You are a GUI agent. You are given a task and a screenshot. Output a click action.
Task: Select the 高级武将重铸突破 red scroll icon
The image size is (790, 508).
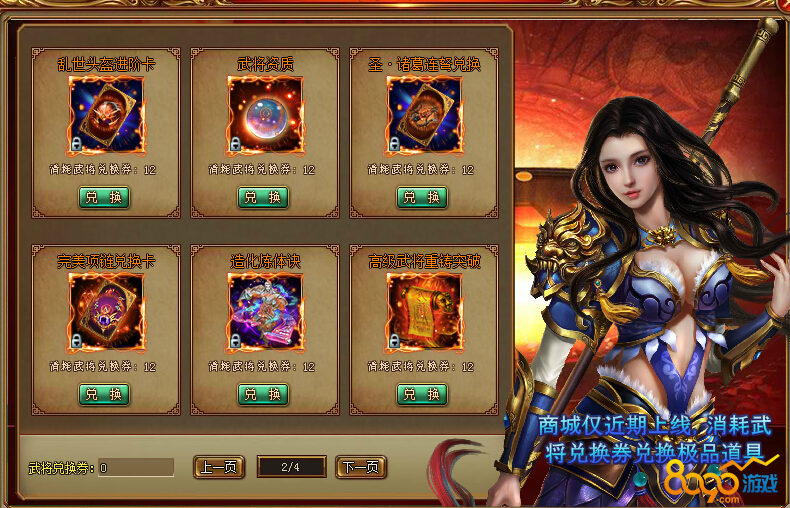point(423,312)
